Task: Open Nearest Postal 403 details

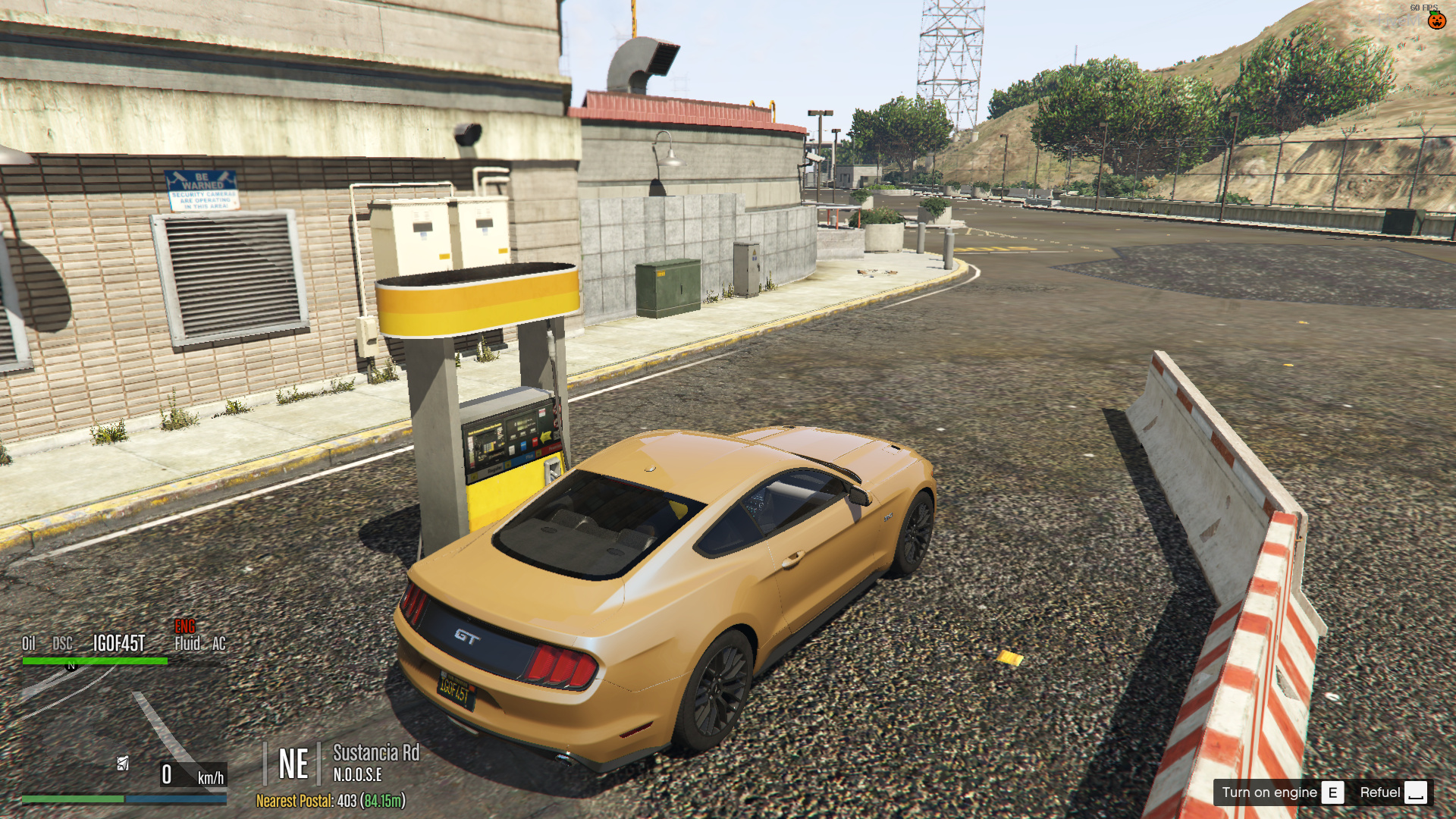Action: [x=331, y=800]
